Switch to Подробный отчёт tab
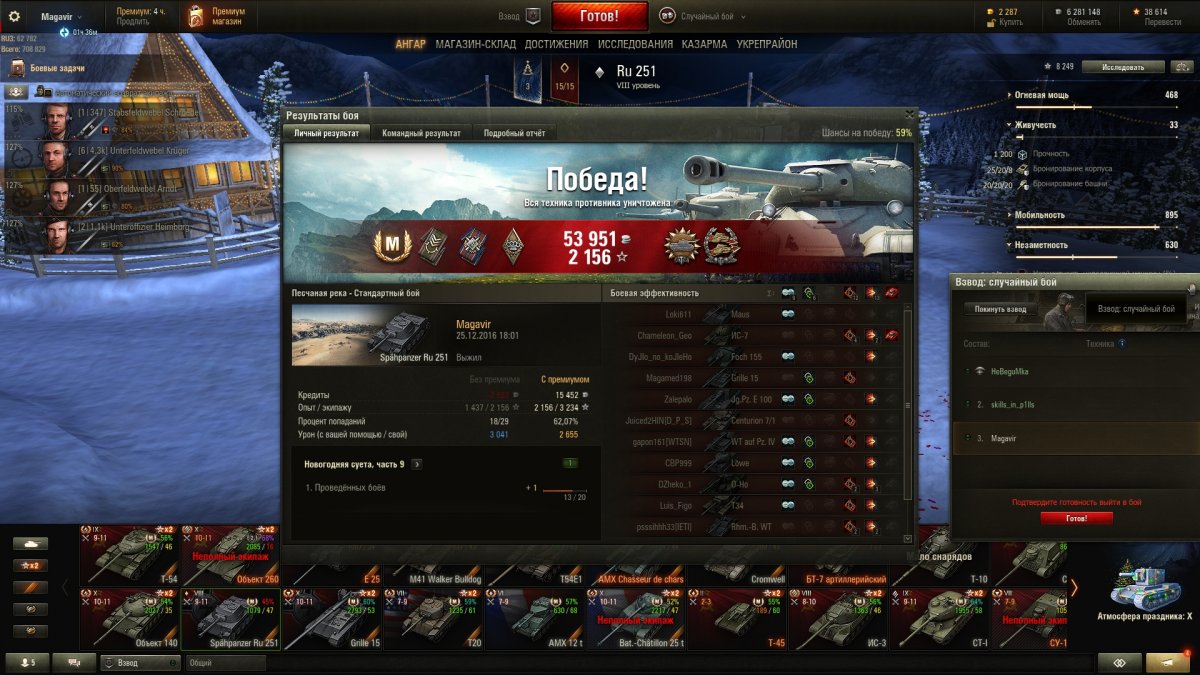The width and height of the screenshot is (1200, 675). [x=514, y=133]
